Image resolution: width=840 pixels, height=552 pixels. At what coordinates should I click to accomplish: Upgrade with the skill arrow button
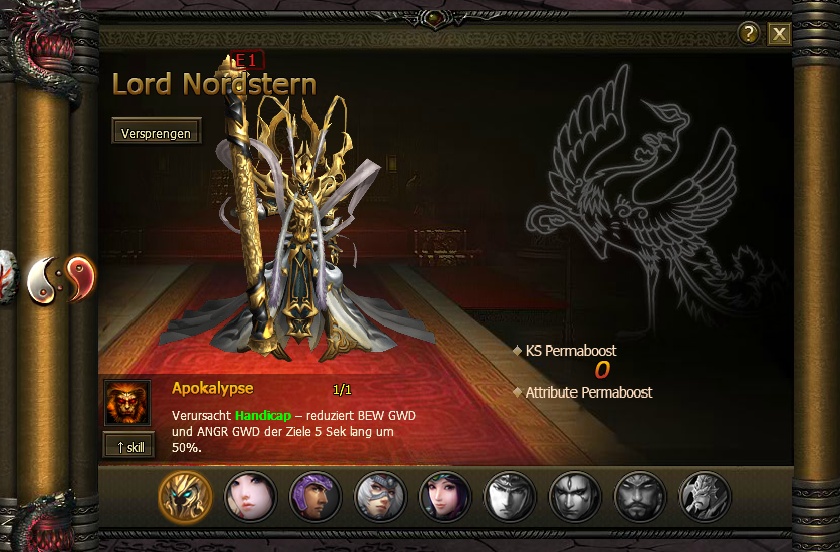coord(128,446)
